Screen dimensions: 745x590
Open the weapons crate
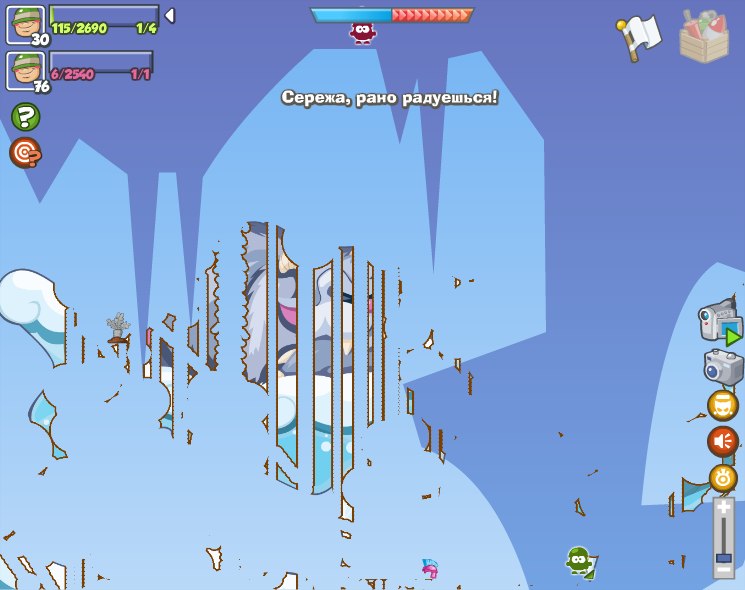704,37
